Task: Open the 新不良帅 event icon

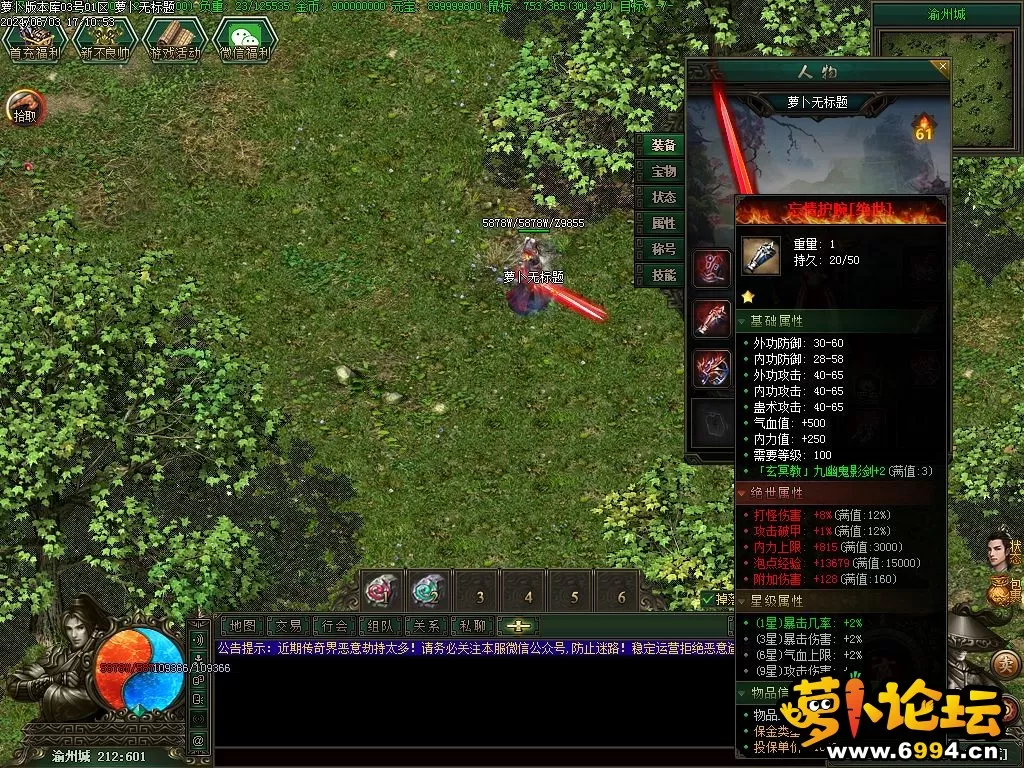Action: coord(104,40)
